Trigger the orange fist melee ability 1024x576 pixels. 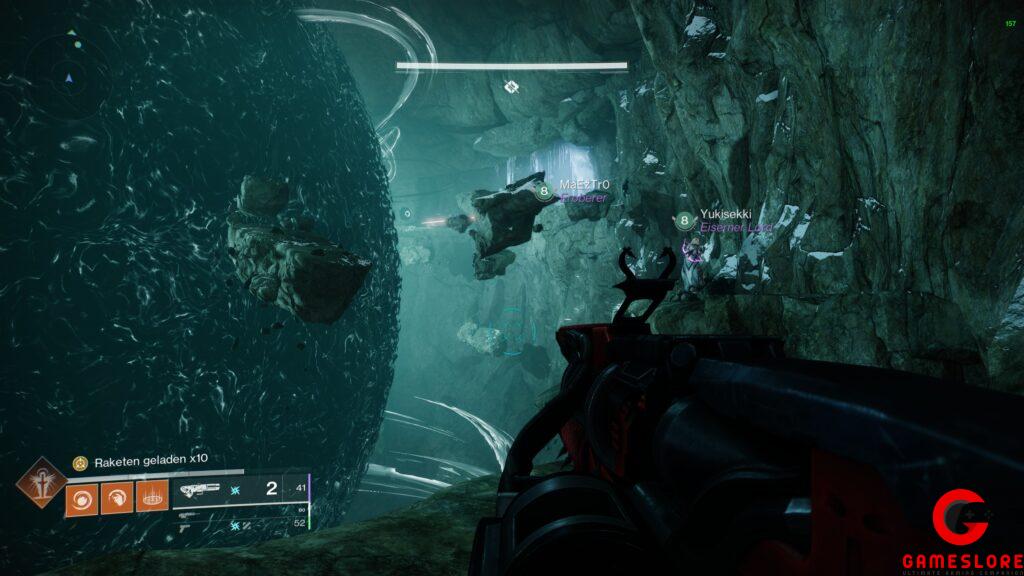(117, 497)
